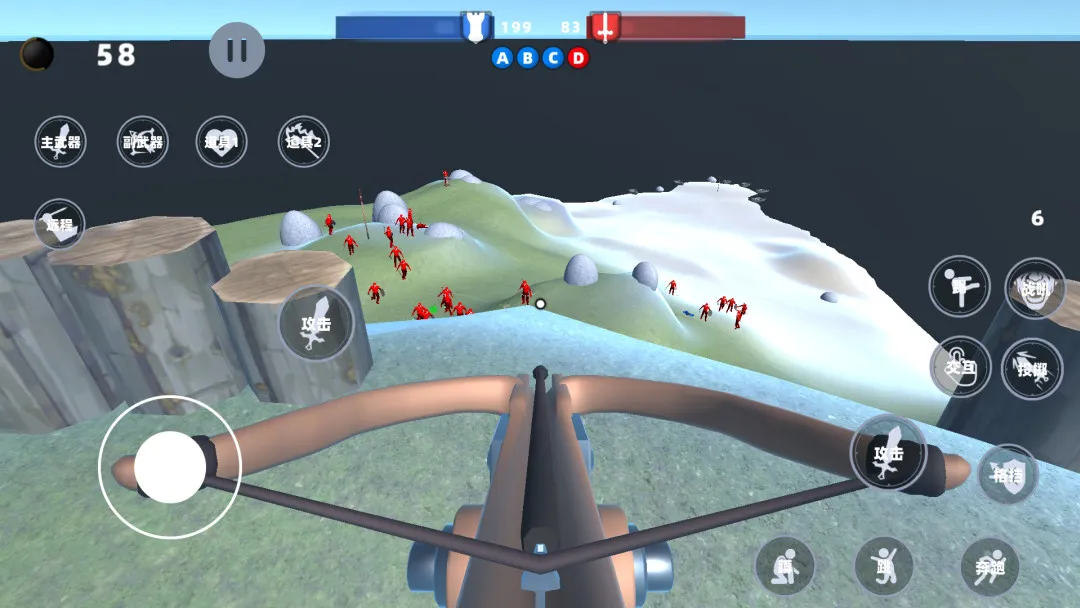The width and height of the screenshot is (1080, 608).
Task: Tap the white virtual joystick knob
Action: tap(170, 467)
